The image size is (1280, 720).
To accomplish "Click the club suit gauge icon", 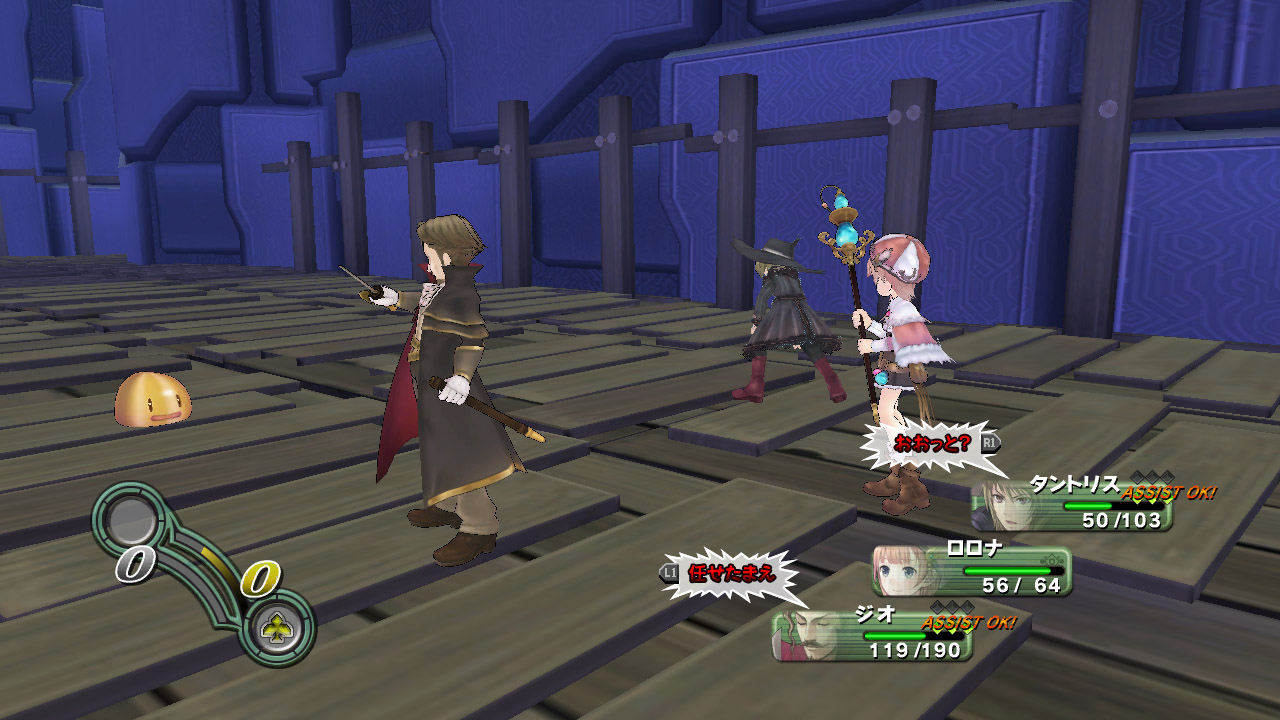I will [x=275, y=627].
